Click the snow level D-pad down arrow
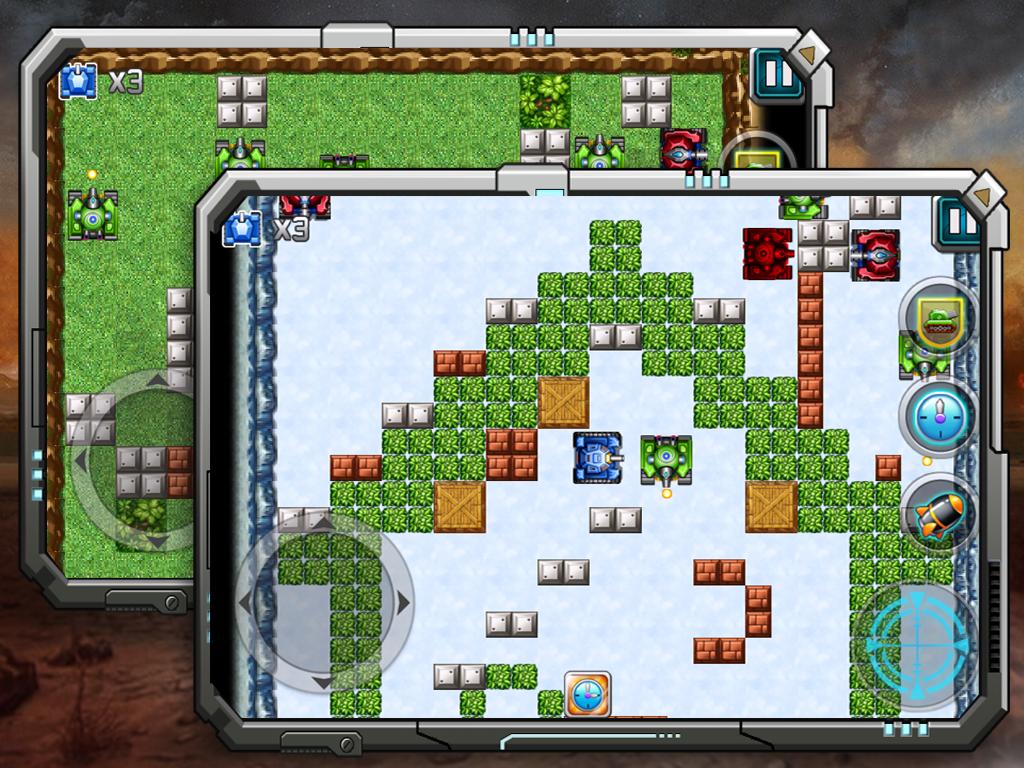The height and width of the screenshot is (768, 1024). click(x=321, y=681)
